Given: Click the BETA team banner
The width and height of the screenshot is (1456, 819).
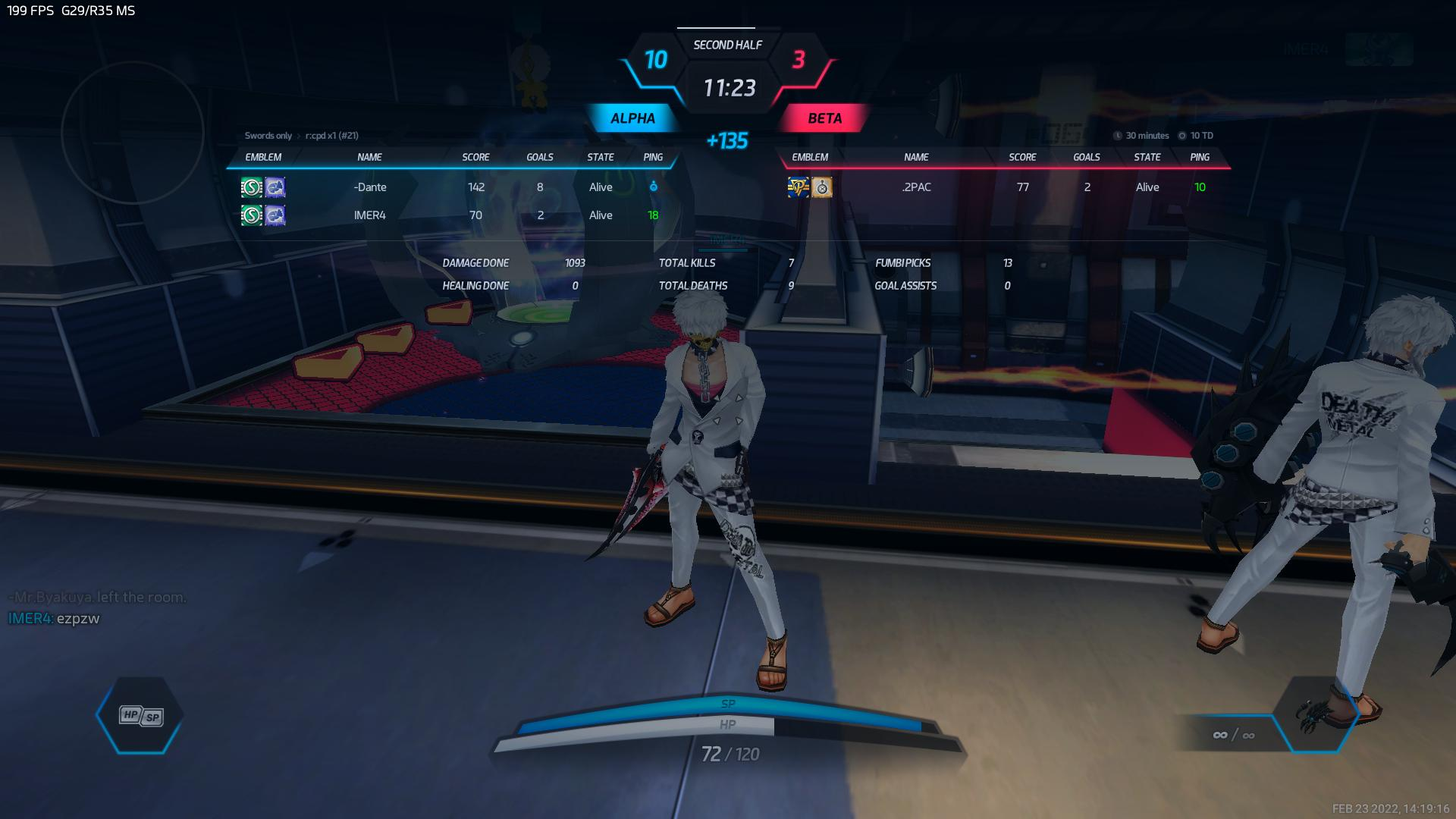Looking at the screenshot, I should [824, 118].
